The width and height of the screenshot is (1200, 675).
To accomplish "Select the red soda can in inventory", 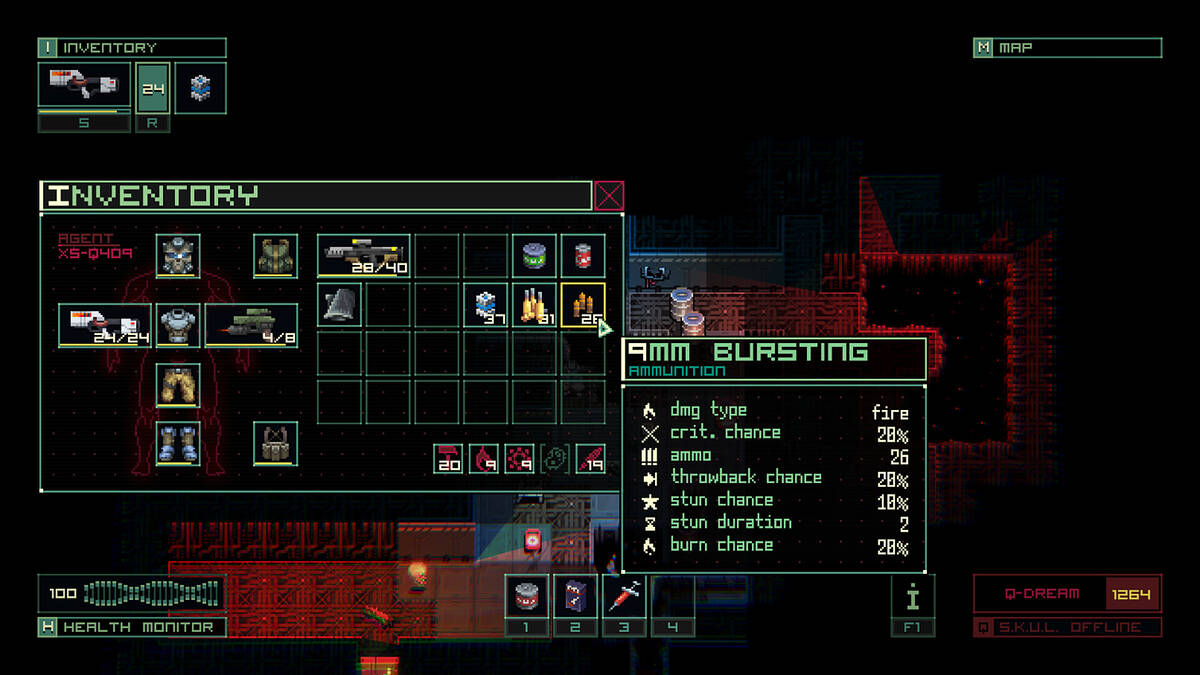I will coord(583,256).
